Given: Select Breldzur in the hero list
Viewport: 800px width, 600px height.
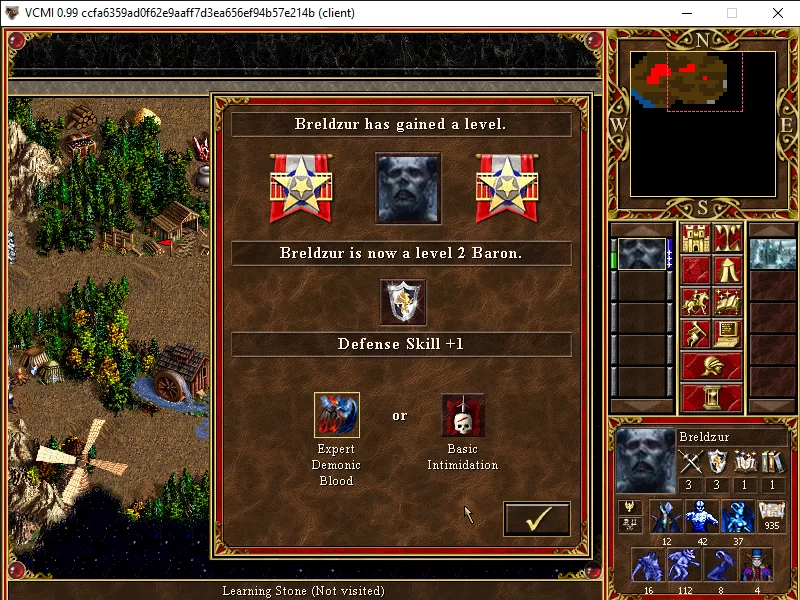Looking at the screenshot, I should coord(640,254).
